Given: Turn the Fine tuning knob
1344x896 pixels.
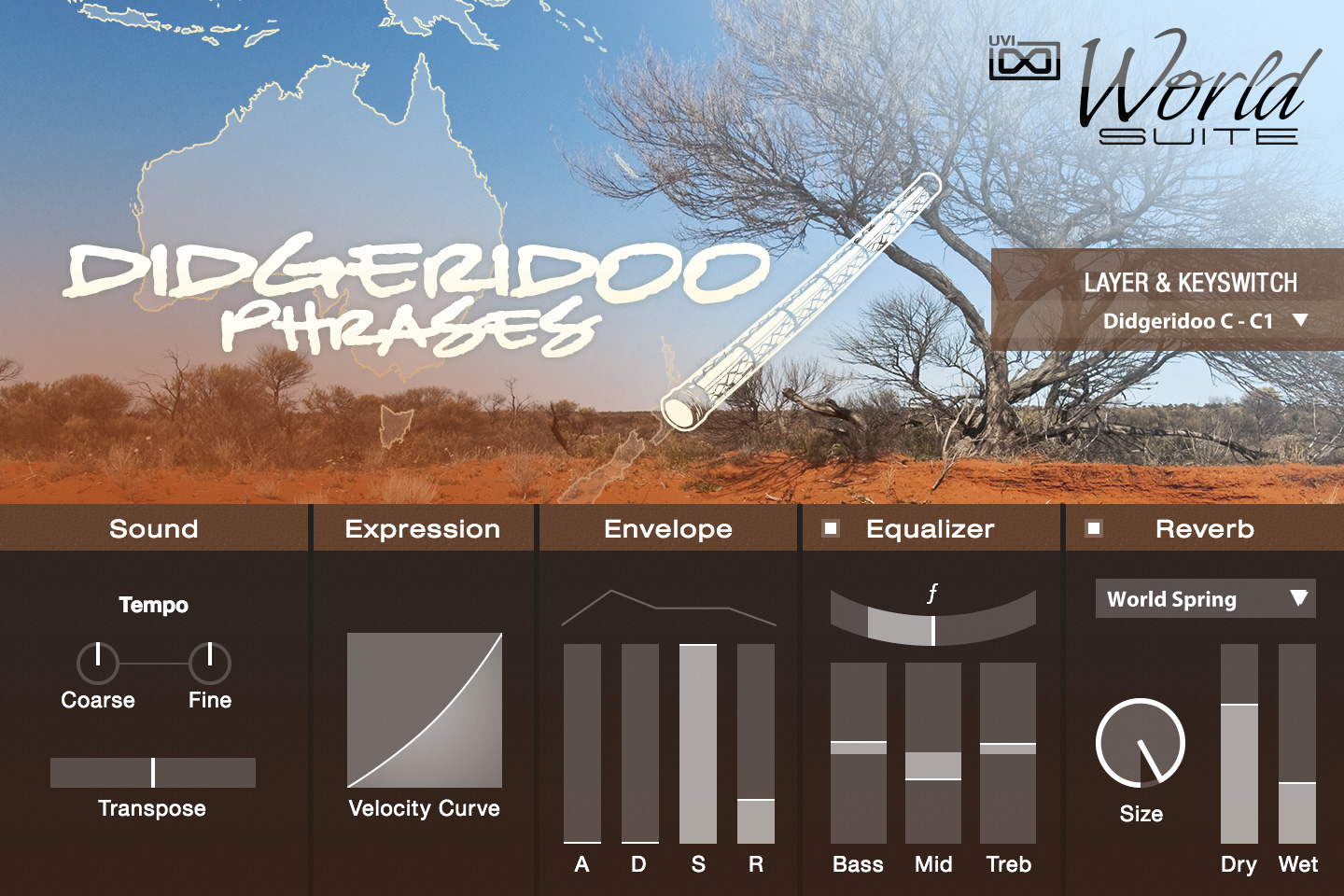Looking at the screenshot, I should [x=211, y=665].
